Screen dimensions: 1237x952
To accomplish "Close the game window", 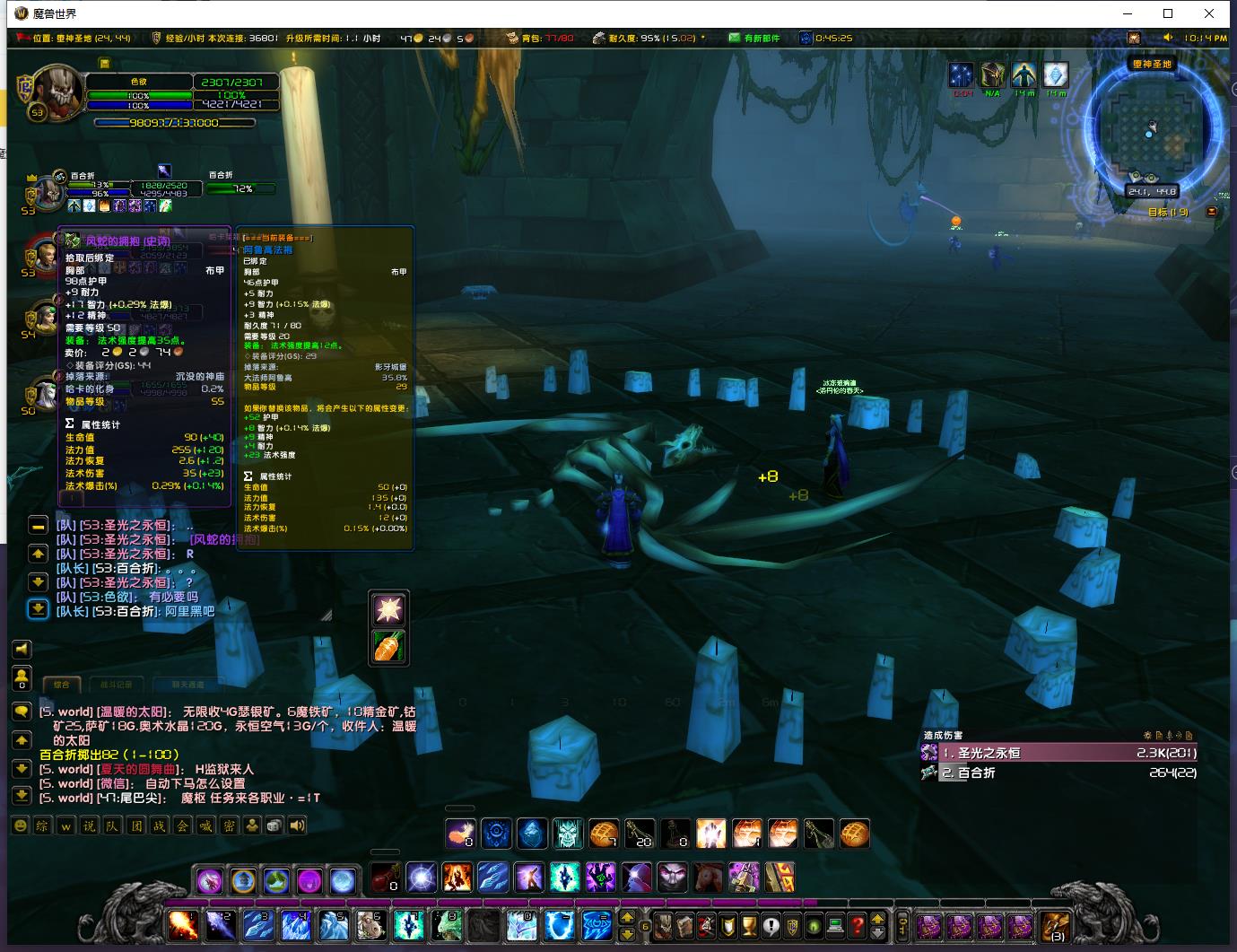I will pos(1210,13).
